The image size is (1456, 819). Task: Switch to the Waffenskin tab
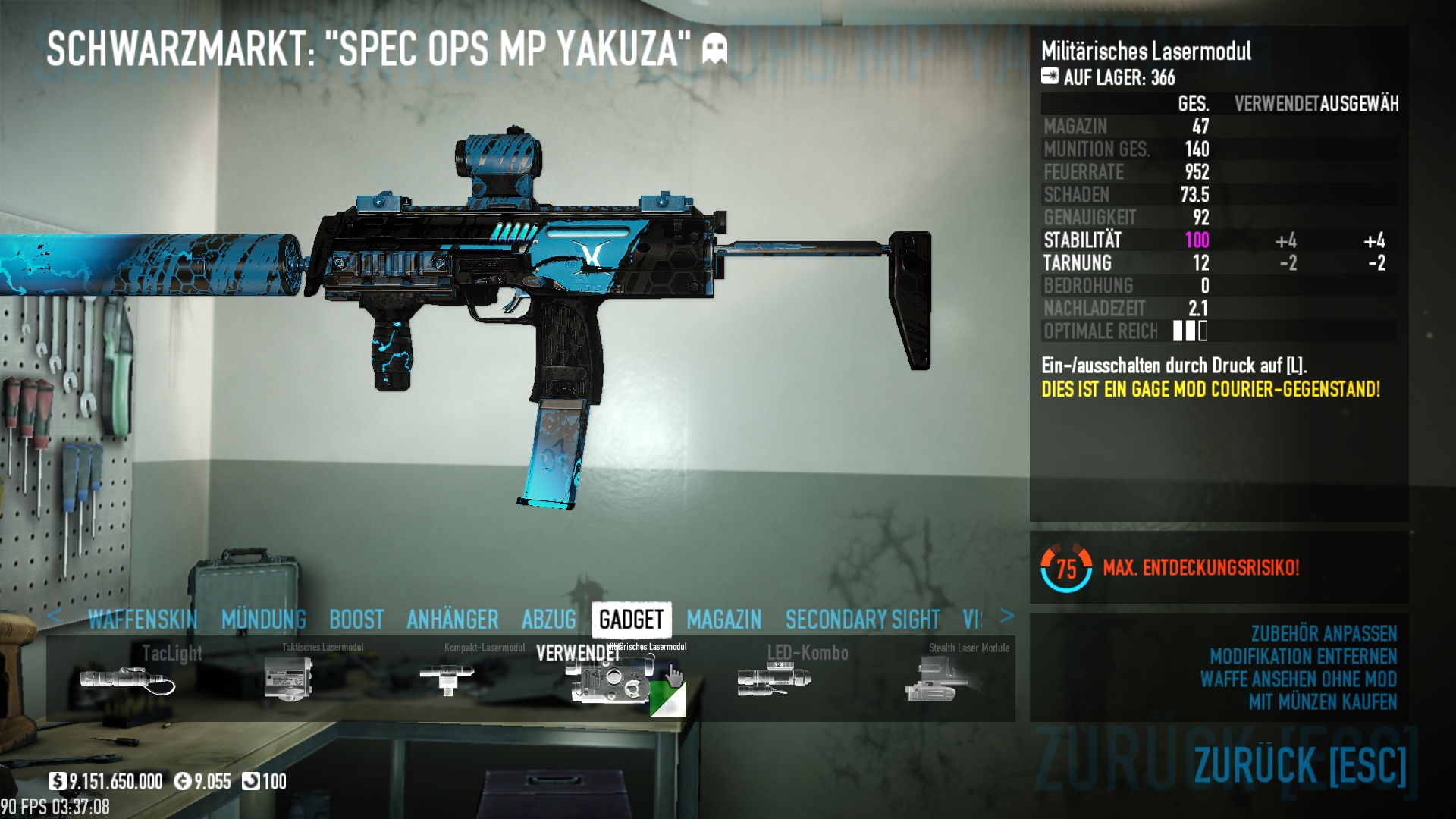143,620
